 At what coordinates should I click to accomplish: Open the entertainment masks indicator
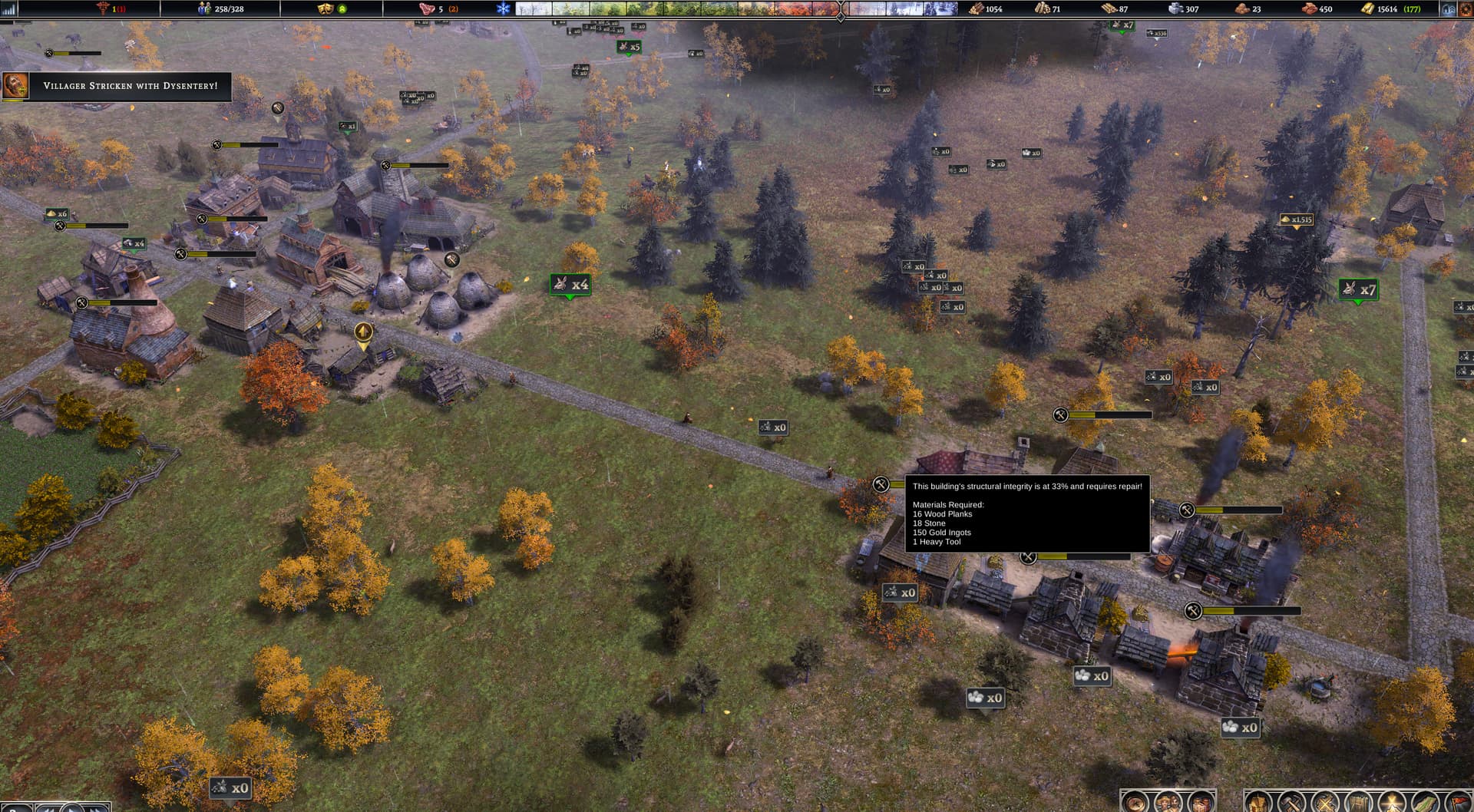pyautogui.click(x=326, y=8)
